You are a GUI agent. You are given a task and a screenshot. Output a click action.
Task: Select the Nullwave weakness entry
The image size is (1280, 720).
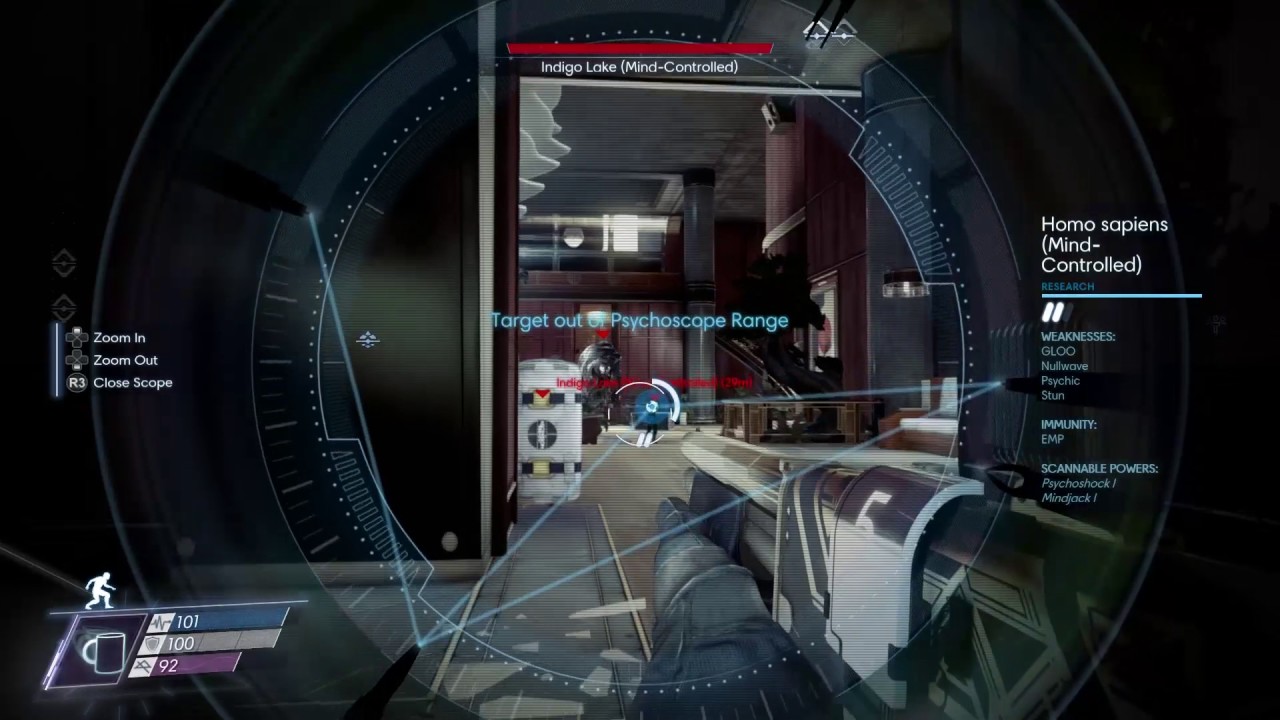[1064, 366]
